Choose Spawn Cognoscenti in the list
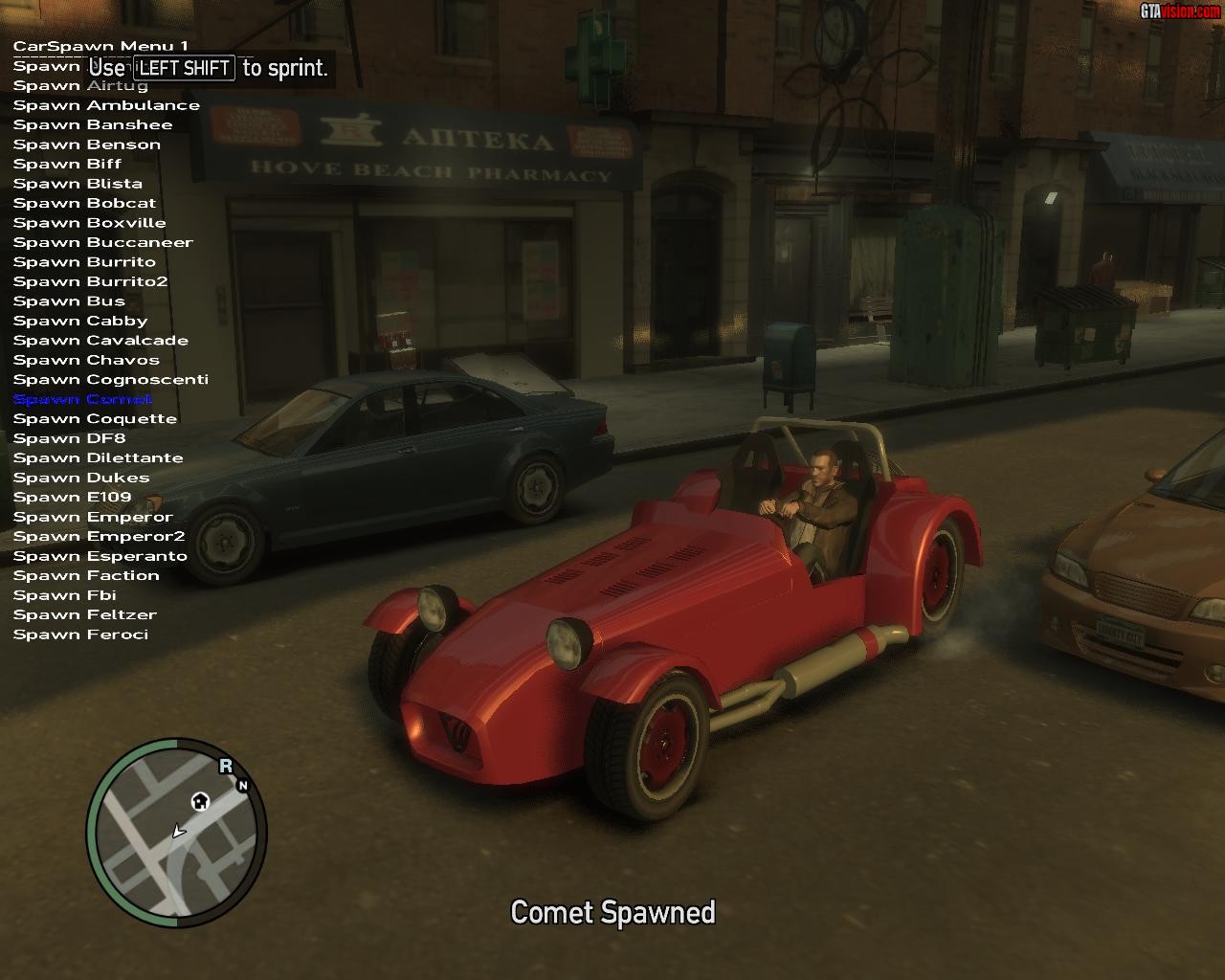This screenshot has height=980, width=1225. [x=110, y=380]
